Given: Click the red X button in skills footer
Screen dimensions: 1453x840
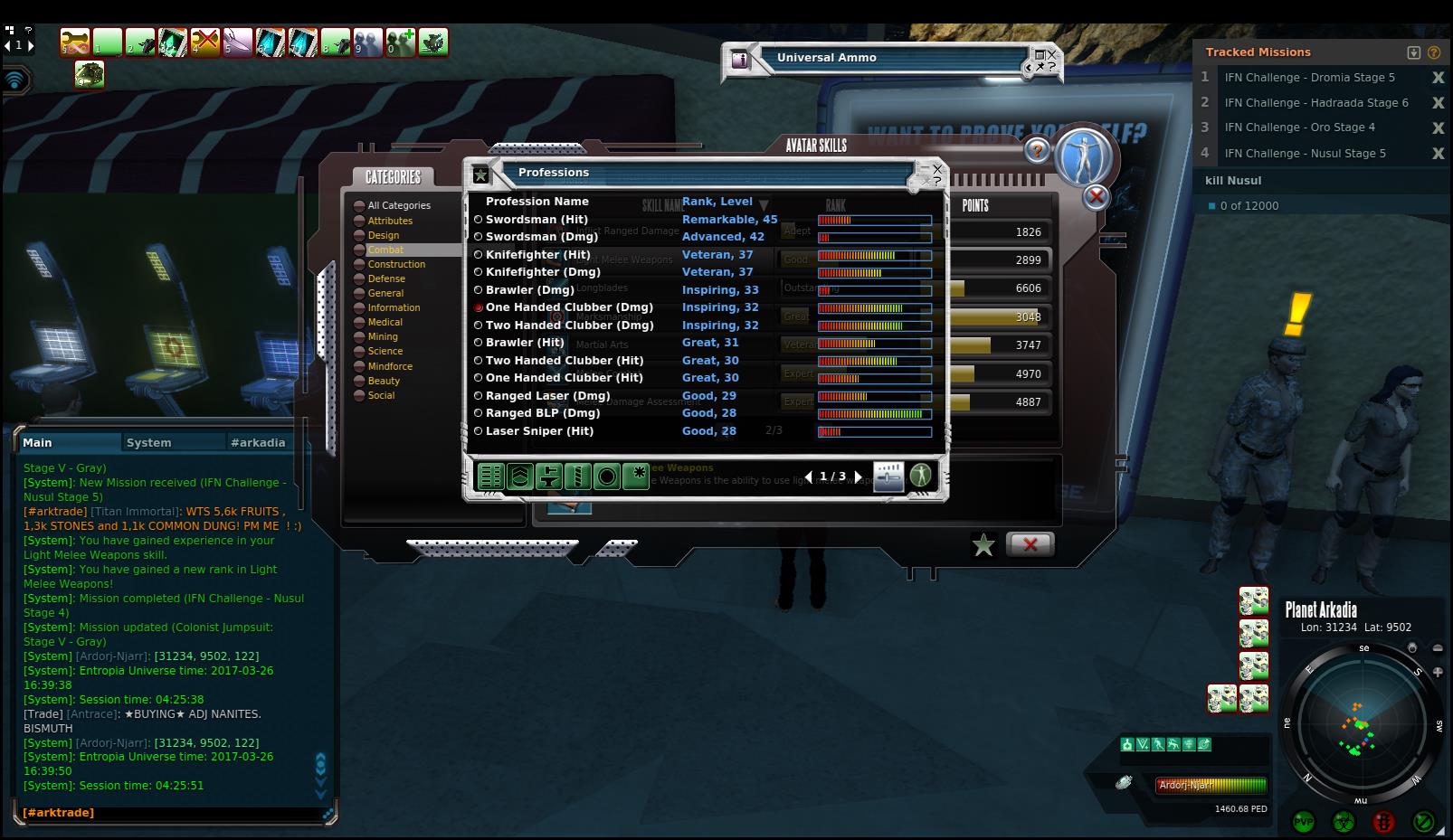Looking at the screenshot, I should point(1030,544).
